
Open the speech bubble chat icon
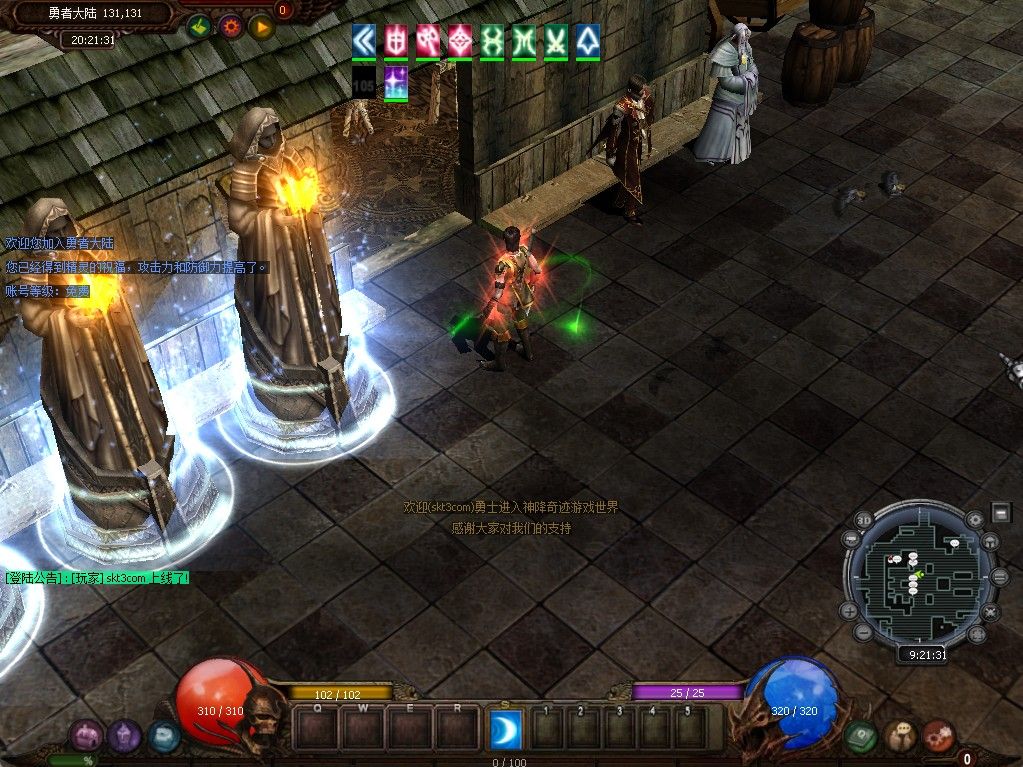click(900, 737)
